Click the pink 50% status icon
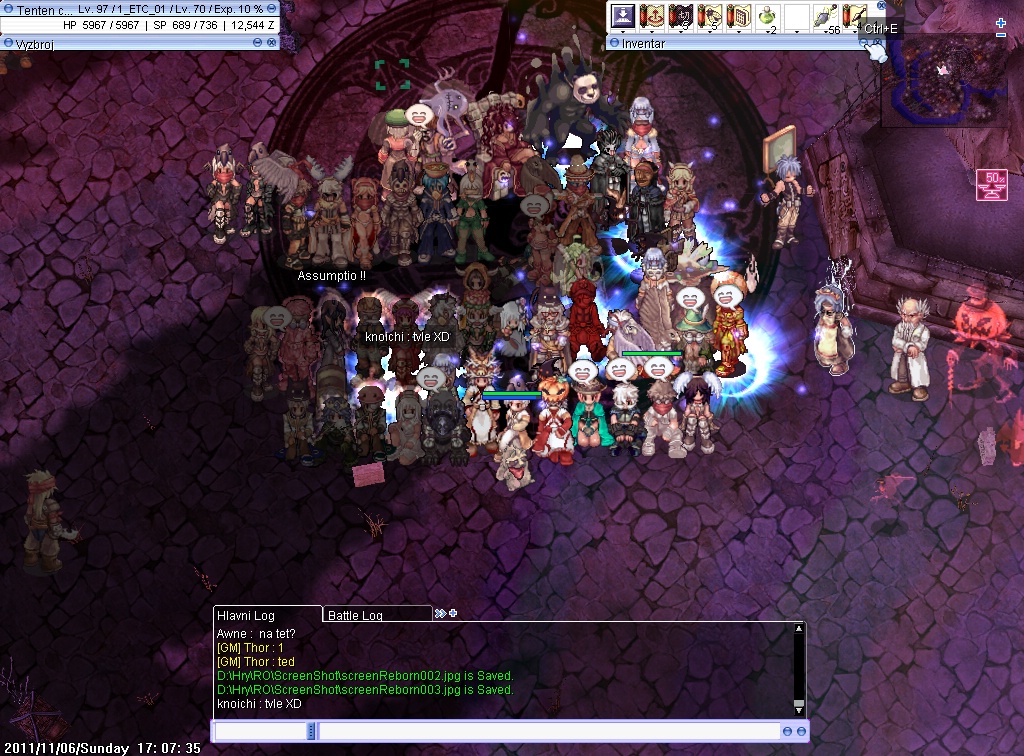 point(992,185)
